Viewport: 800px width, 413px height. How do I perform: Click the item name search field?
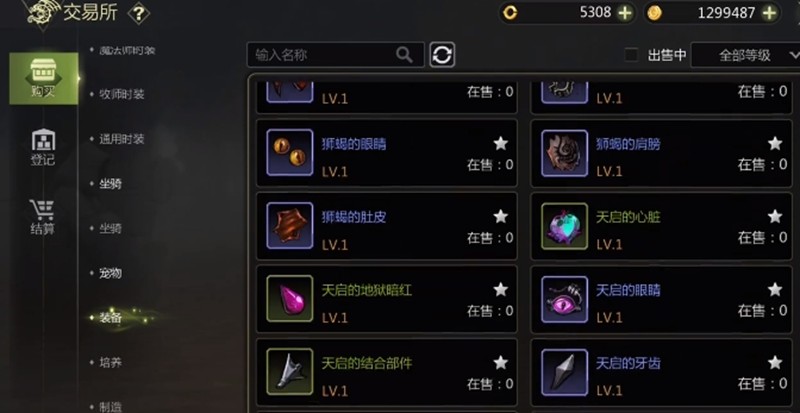[x=325, y=55]
